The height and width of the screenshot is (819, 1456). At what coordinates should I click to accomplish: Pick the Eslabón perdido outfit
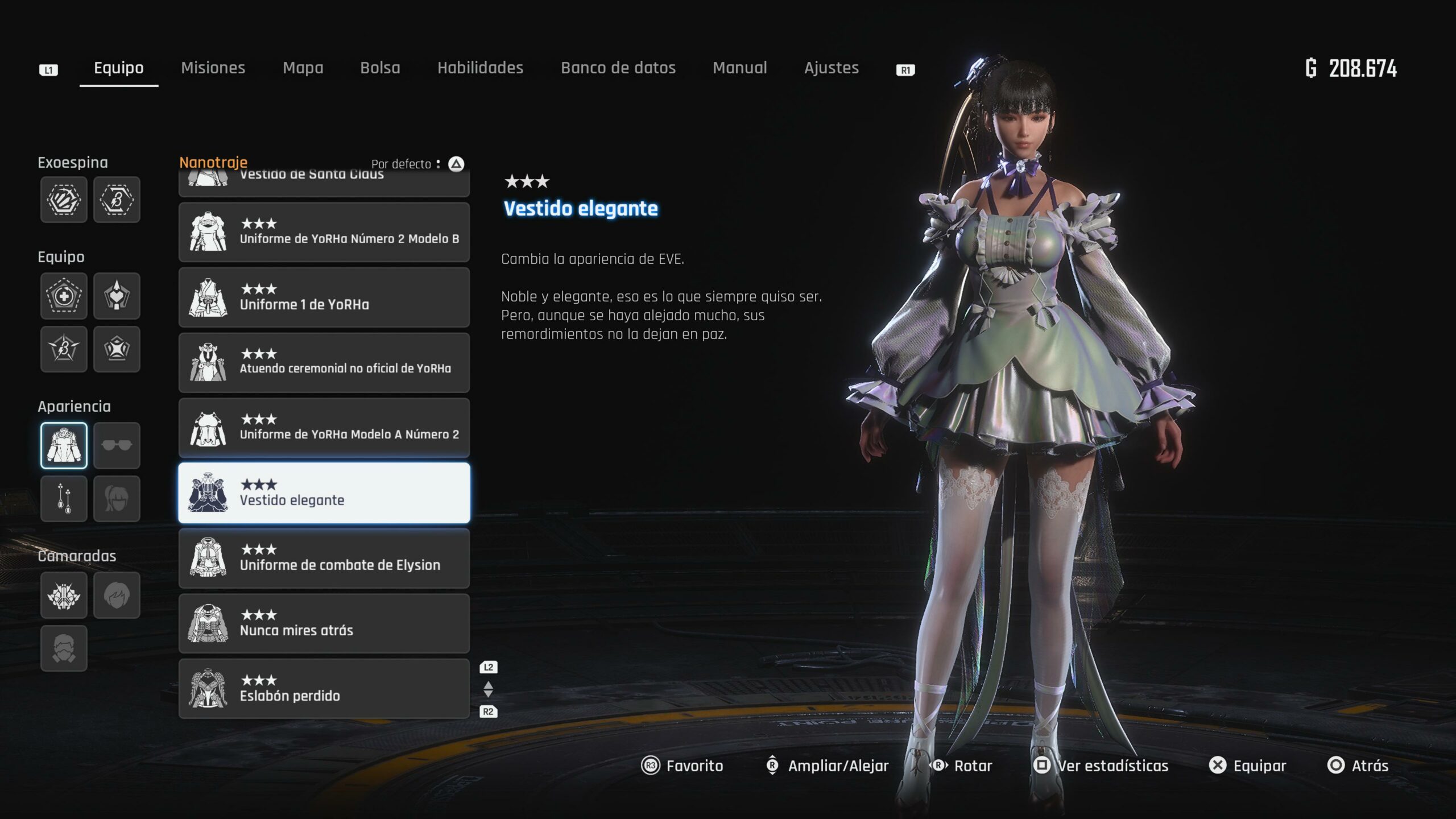[x=324, y=689]
